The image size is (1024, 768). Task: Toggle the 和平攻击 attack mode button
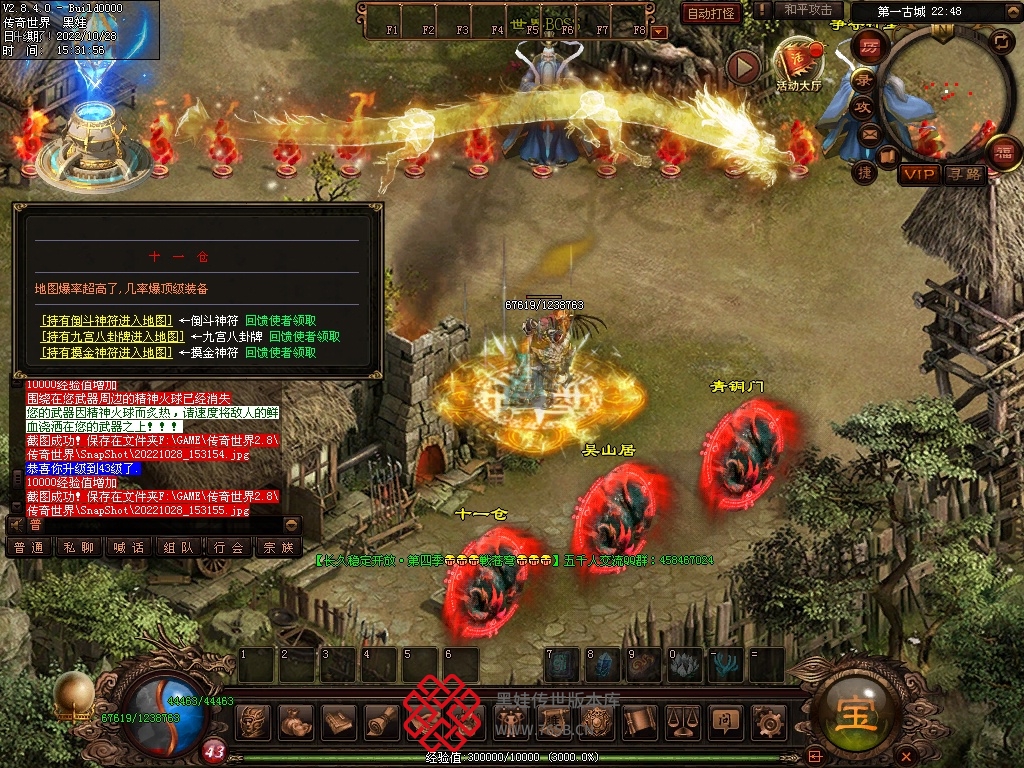tap(808, 10)
